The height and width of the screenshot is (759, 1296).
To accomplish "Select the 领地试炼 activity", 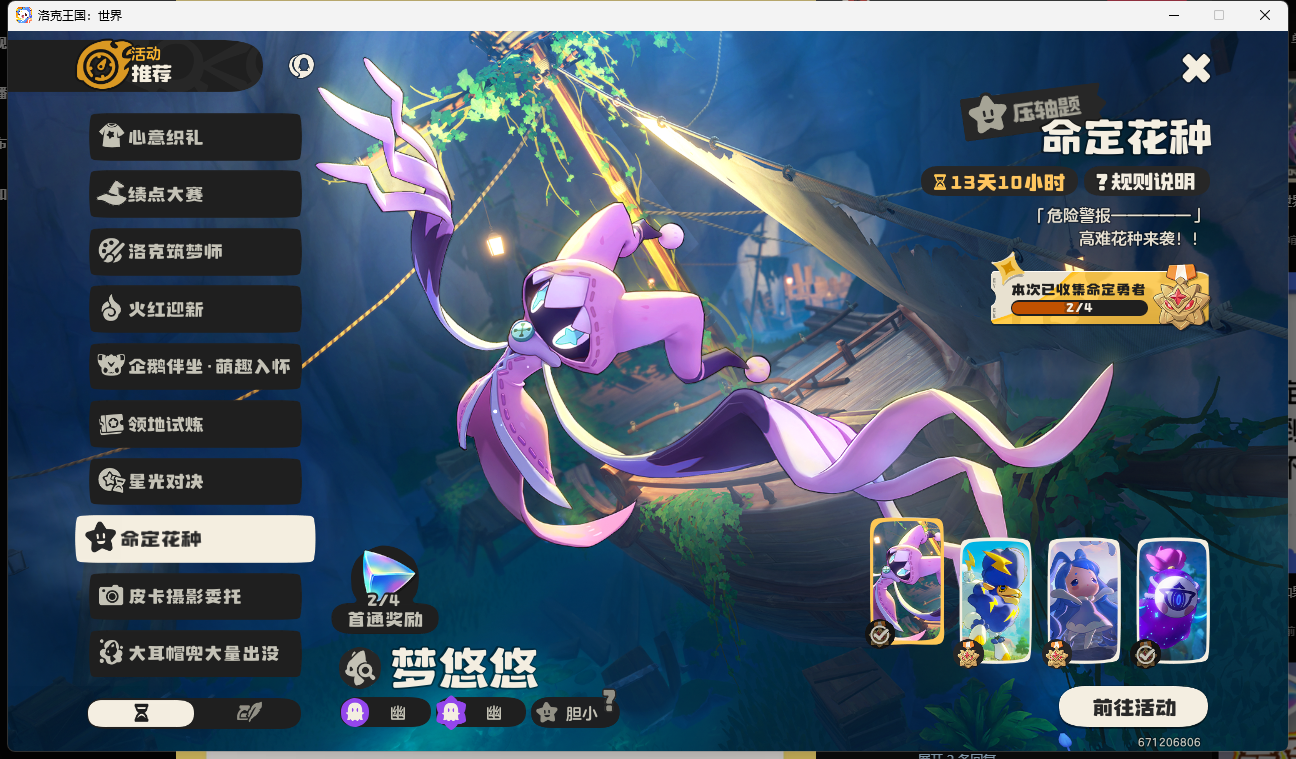I will 195,424.
